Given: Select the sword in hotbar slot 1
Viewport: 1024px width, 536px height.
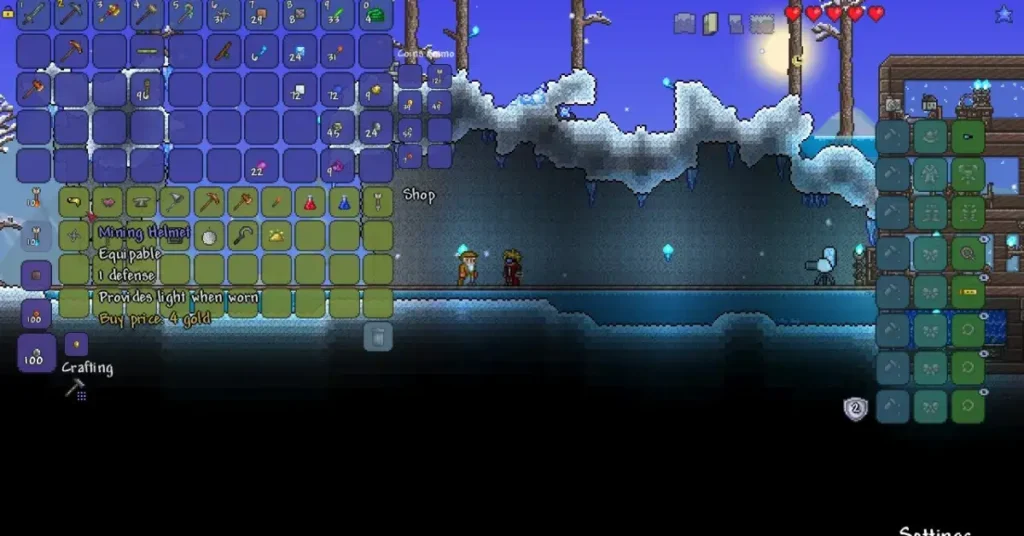Looking at the screenshot, I should click(x=34, y=14).
